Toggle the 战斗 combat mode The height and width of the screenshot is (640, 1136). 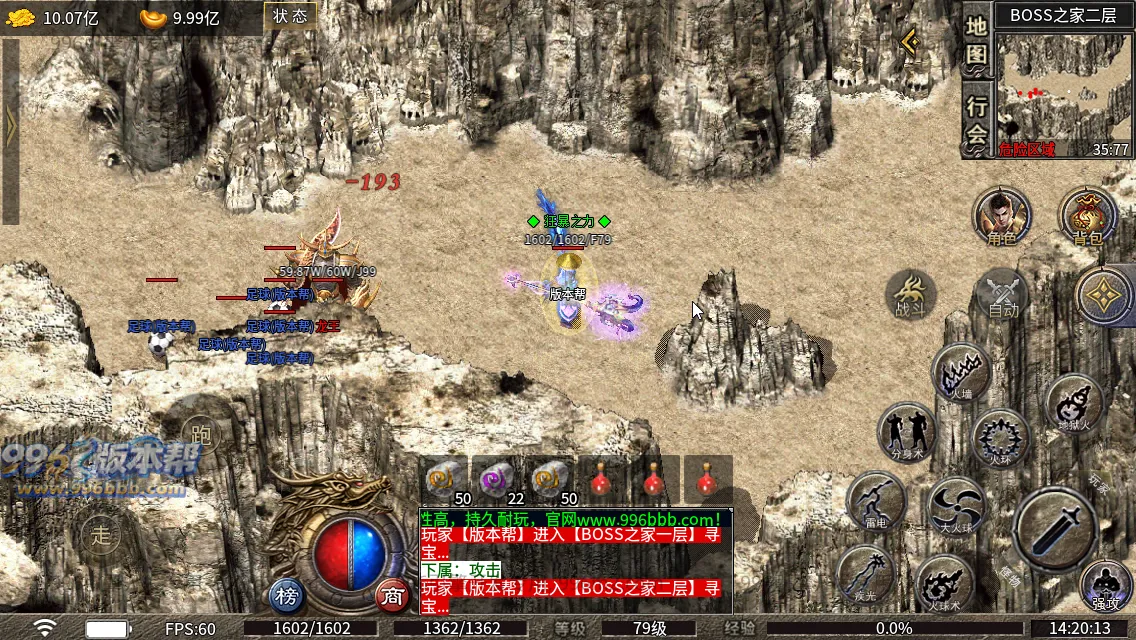pos(910,296)
